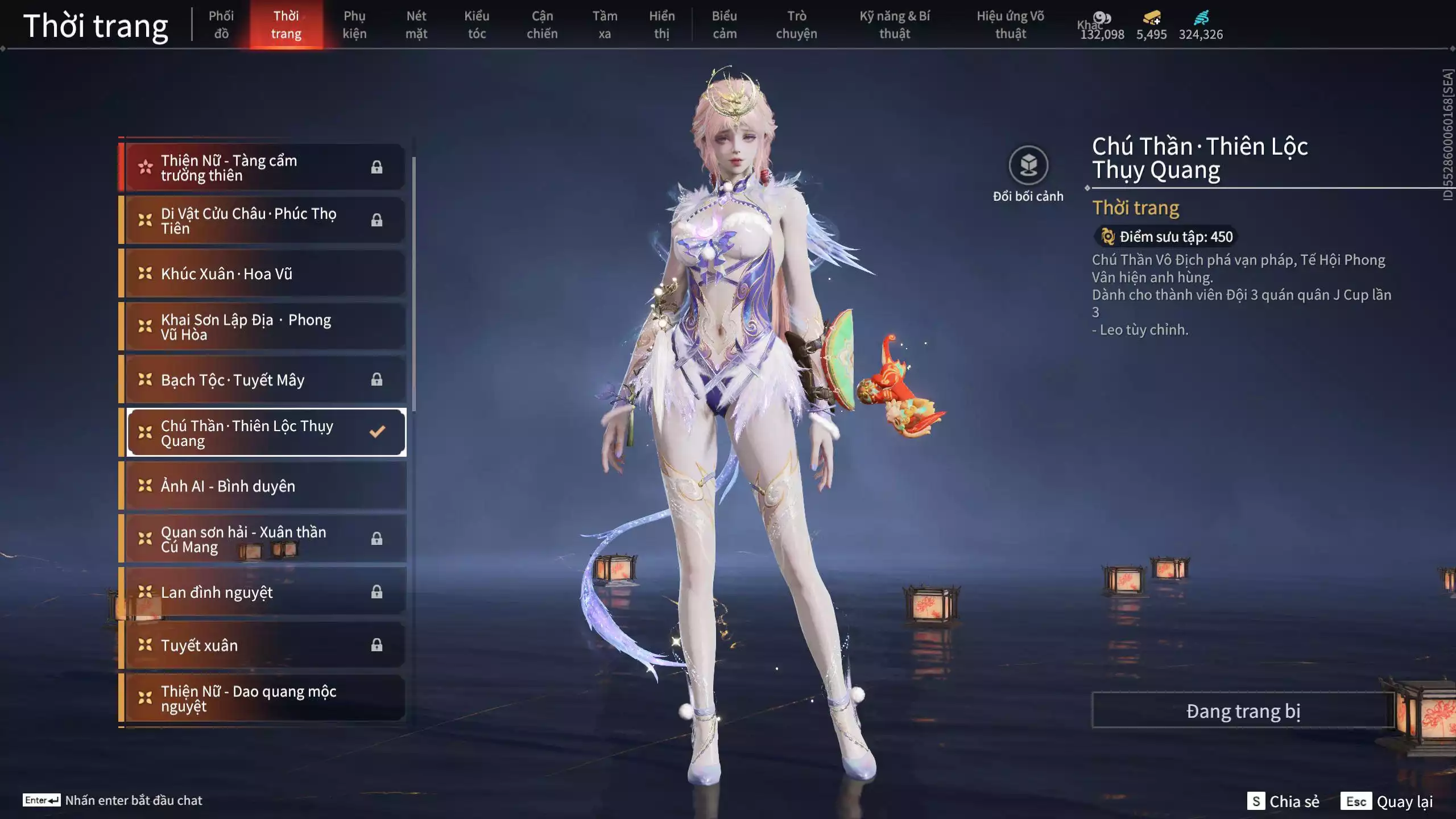Switch to the Biểu cảm tab
The image size is (1456, 819).
tap(724, 24)
